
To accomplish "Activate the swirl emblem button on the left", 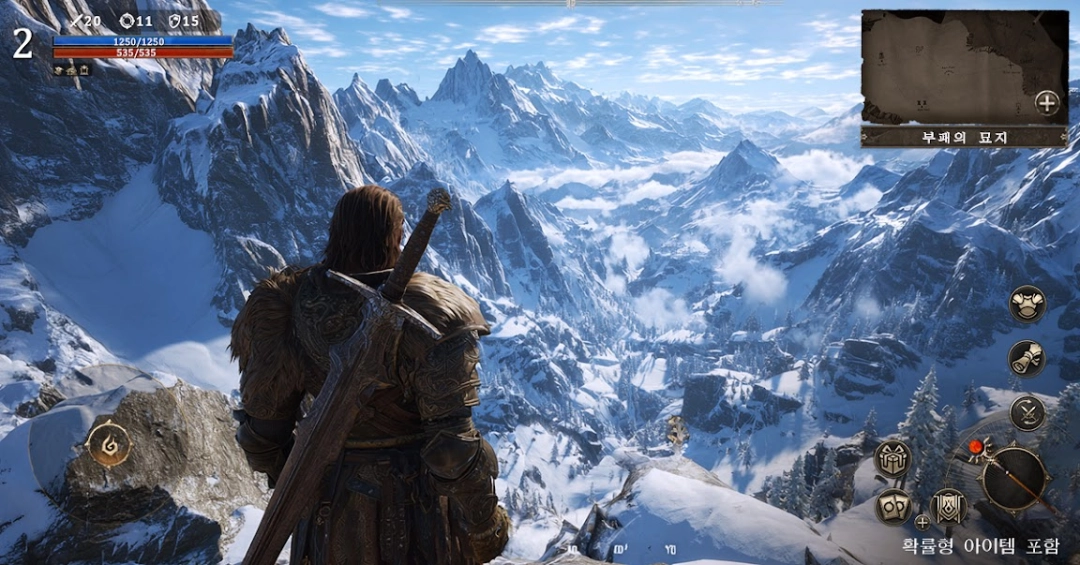I will [109, 444].
